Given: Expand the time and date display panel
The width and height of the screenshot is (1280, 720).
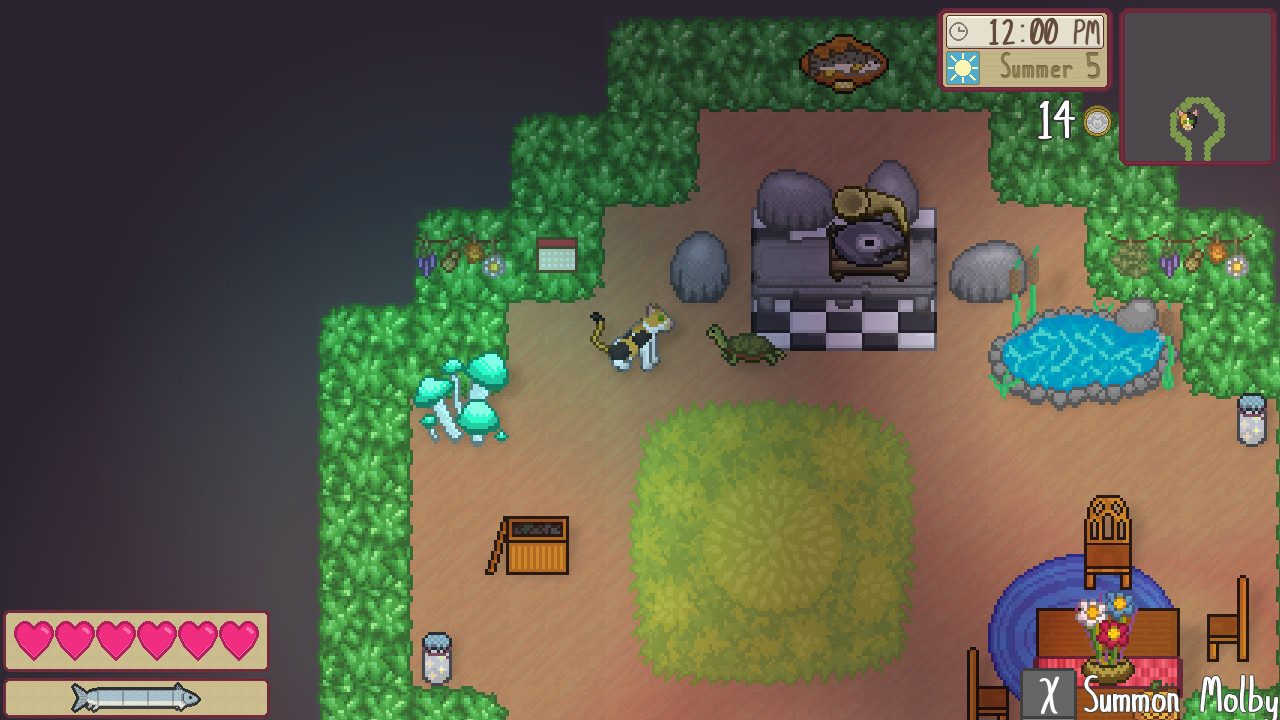Looking at the screenshot, I should 1024,49.
